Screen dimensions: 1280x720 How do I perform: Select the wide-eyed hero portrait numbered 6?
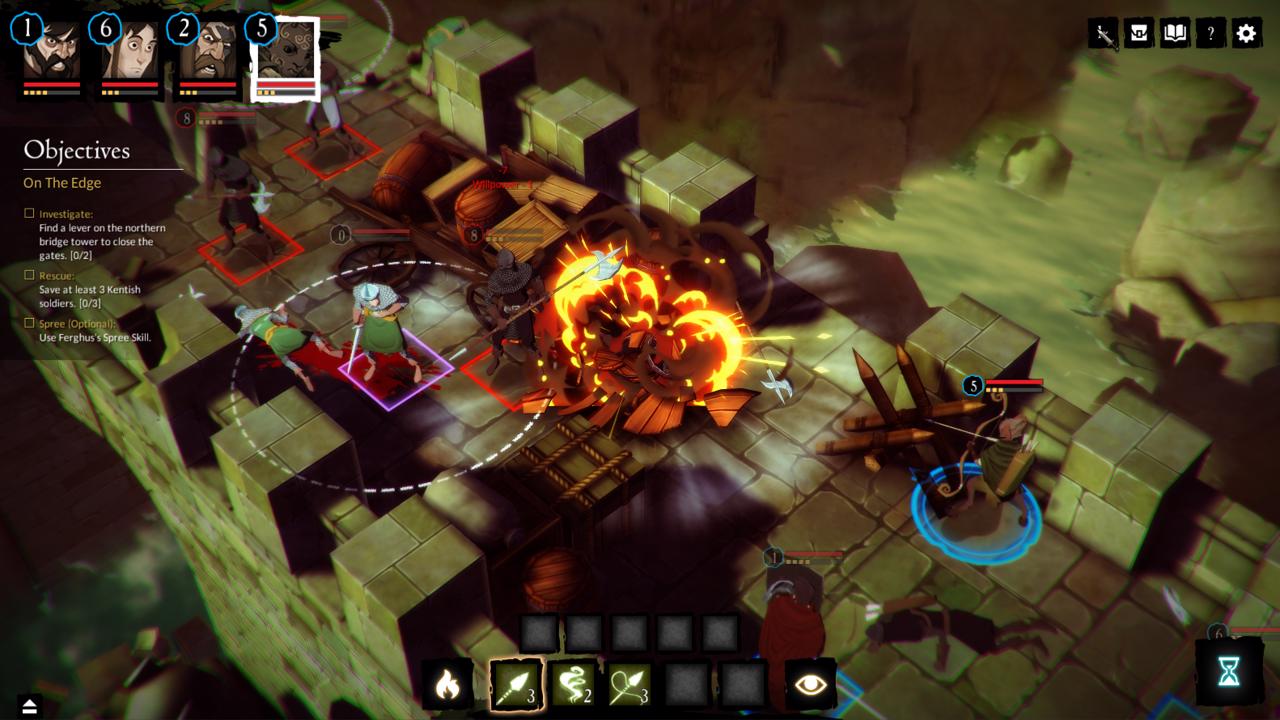click(x=130, y=56)
